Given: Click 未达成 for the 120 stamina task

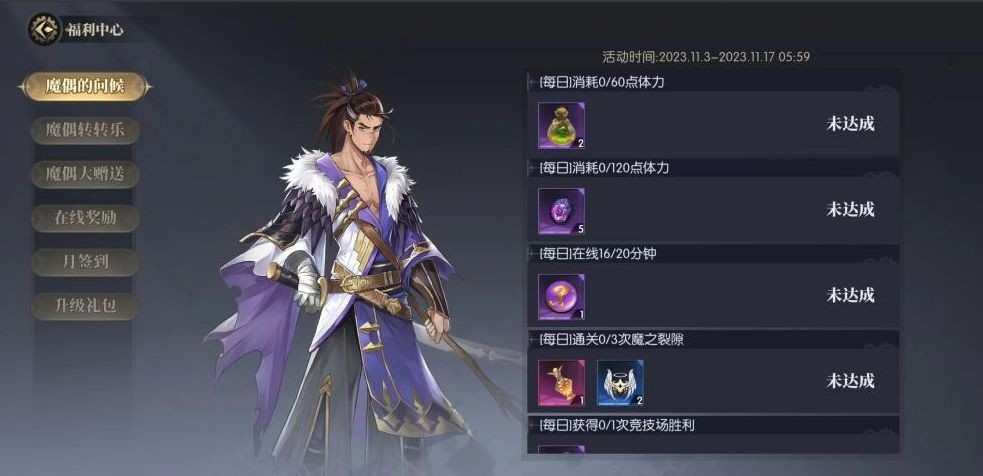Looking at the screenshot, I should pyautogui.click(x=850, y=209).
